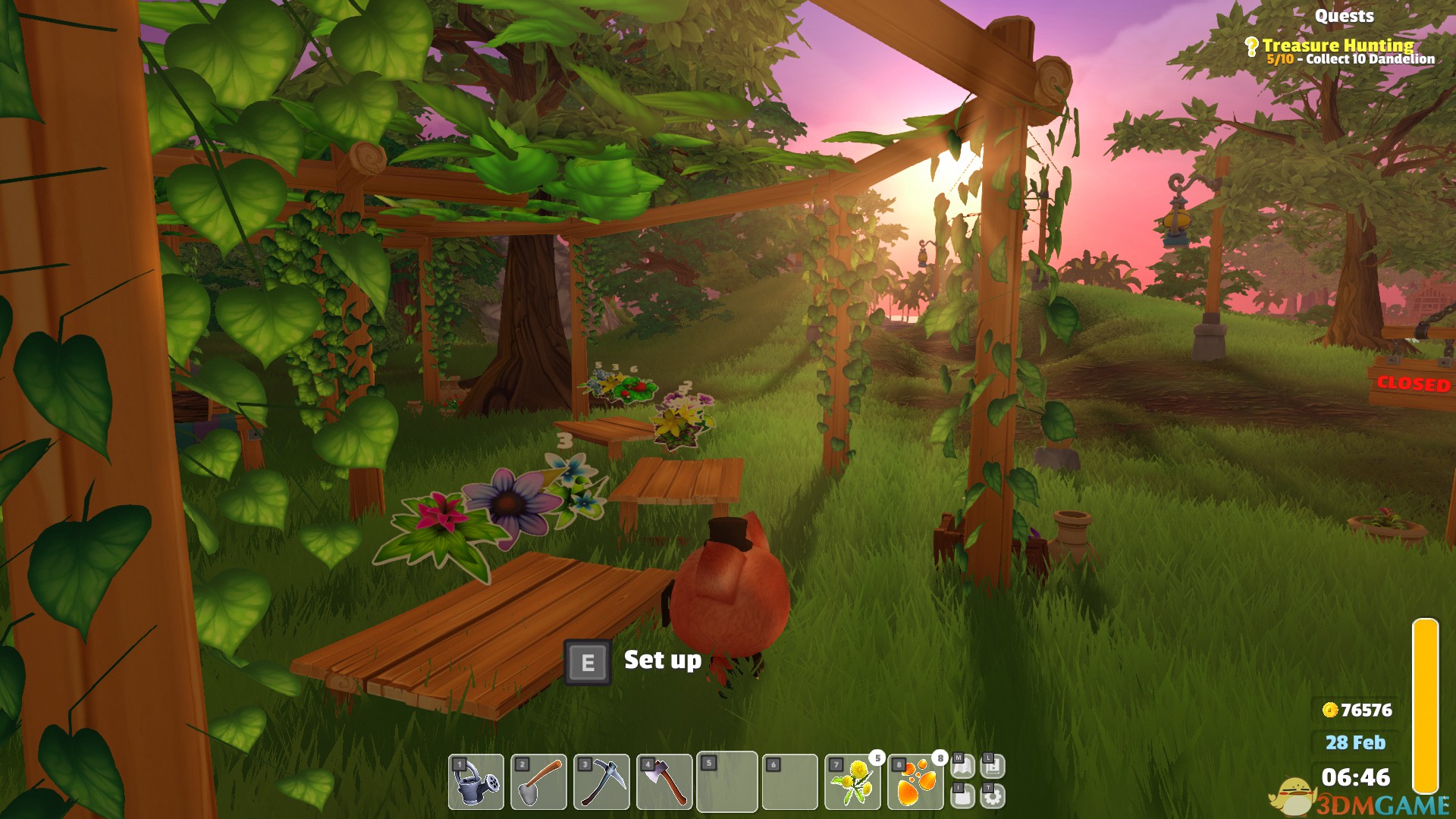Screen dimensions: 1456x819
Task: Equip the shovel in slot 2
Action: pos(538,783)
